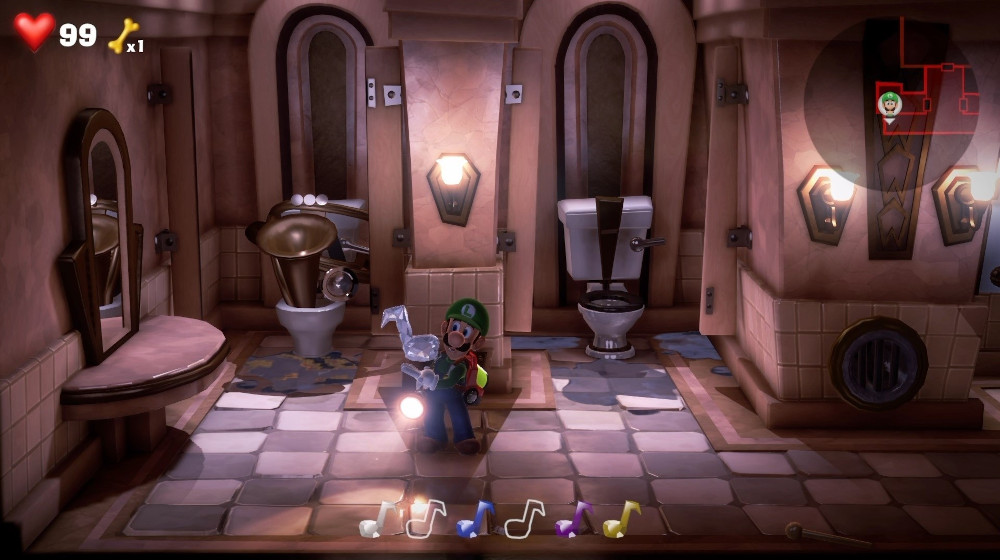Choose the purple music note gem
The image size is (1000, 560).
(x=573, y=519)
